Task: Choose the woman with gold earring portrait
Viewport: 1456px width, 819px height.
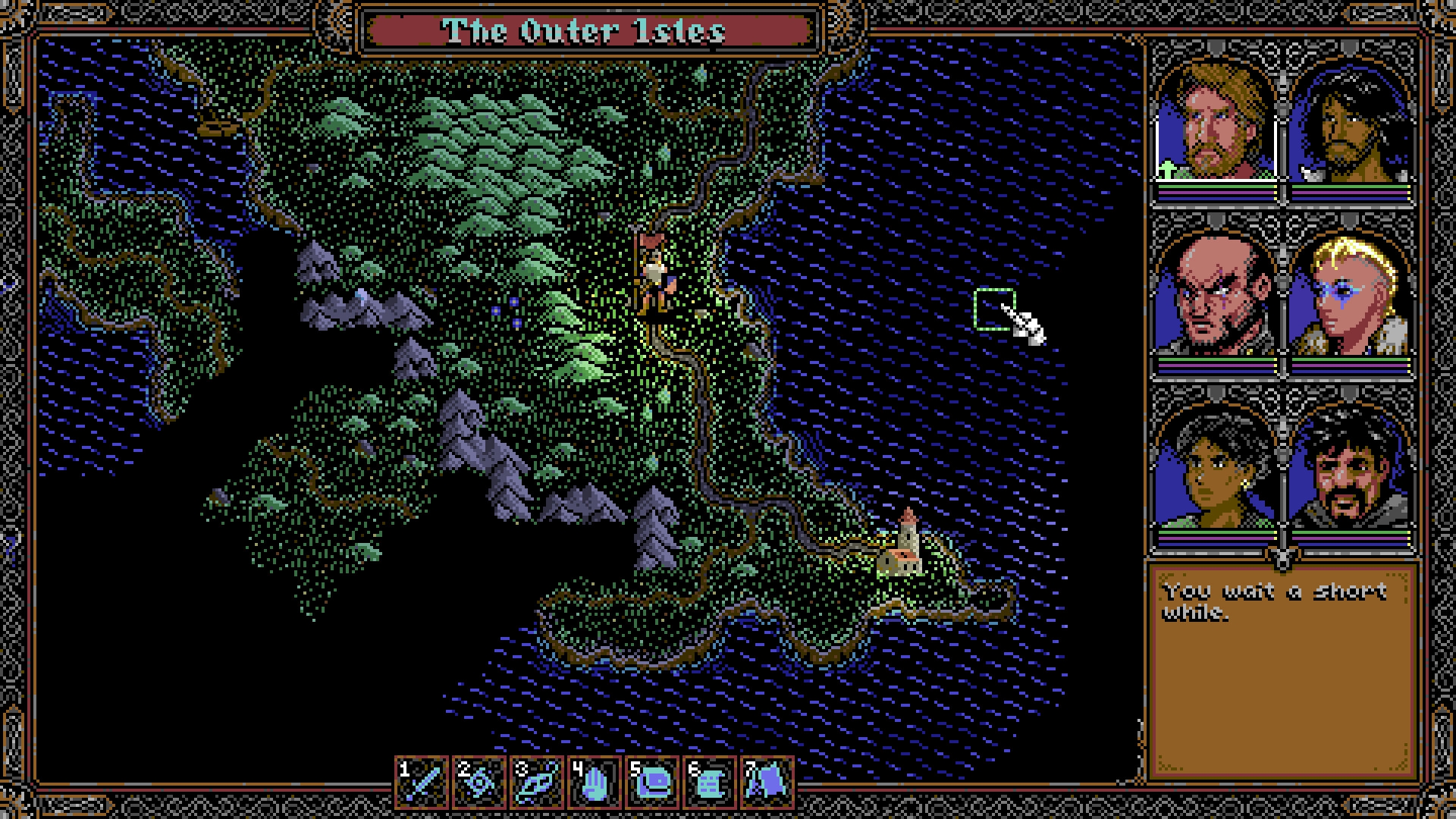Action: coord(1216,466)
